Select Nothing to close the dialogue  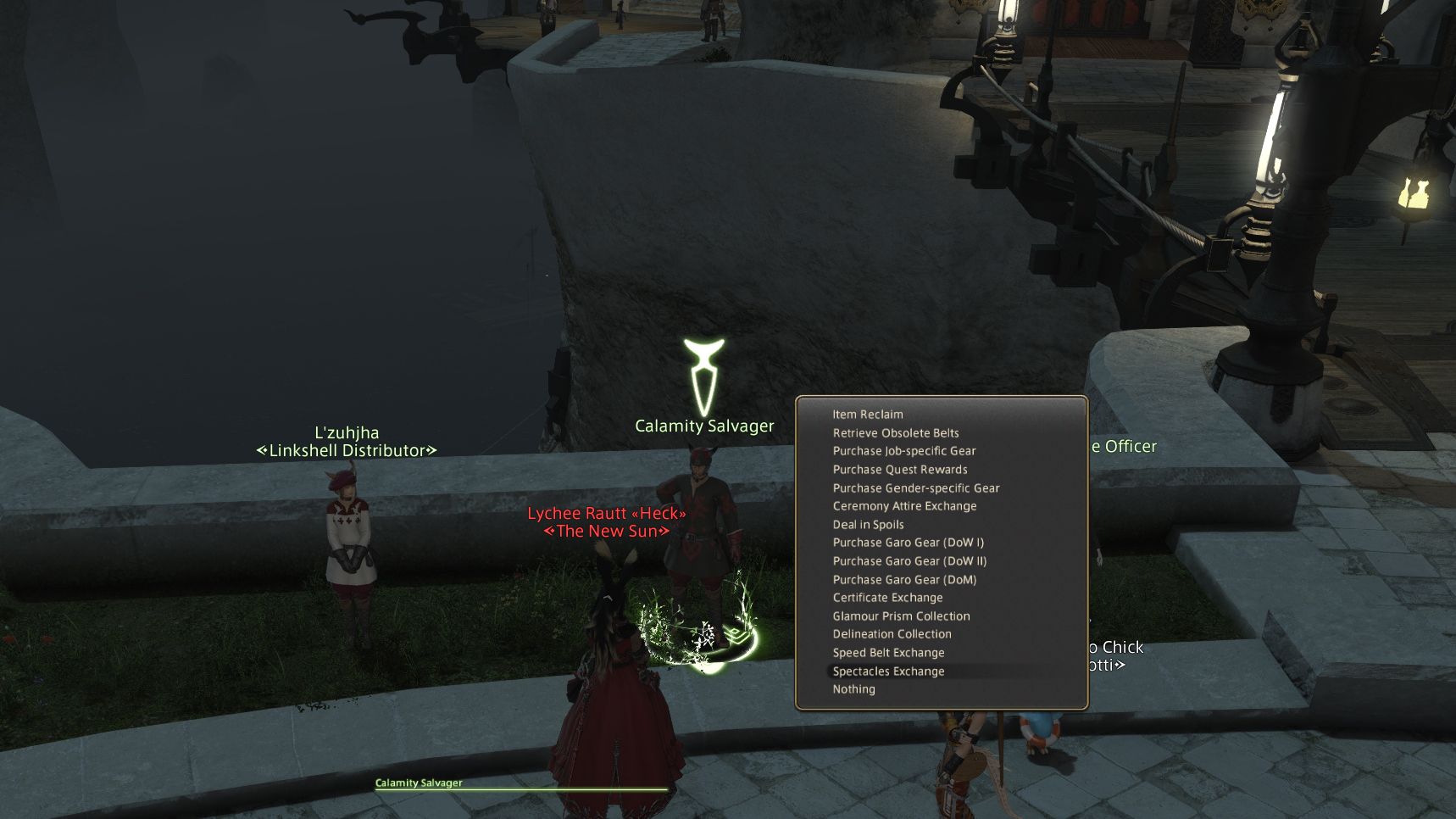point(855,689)
